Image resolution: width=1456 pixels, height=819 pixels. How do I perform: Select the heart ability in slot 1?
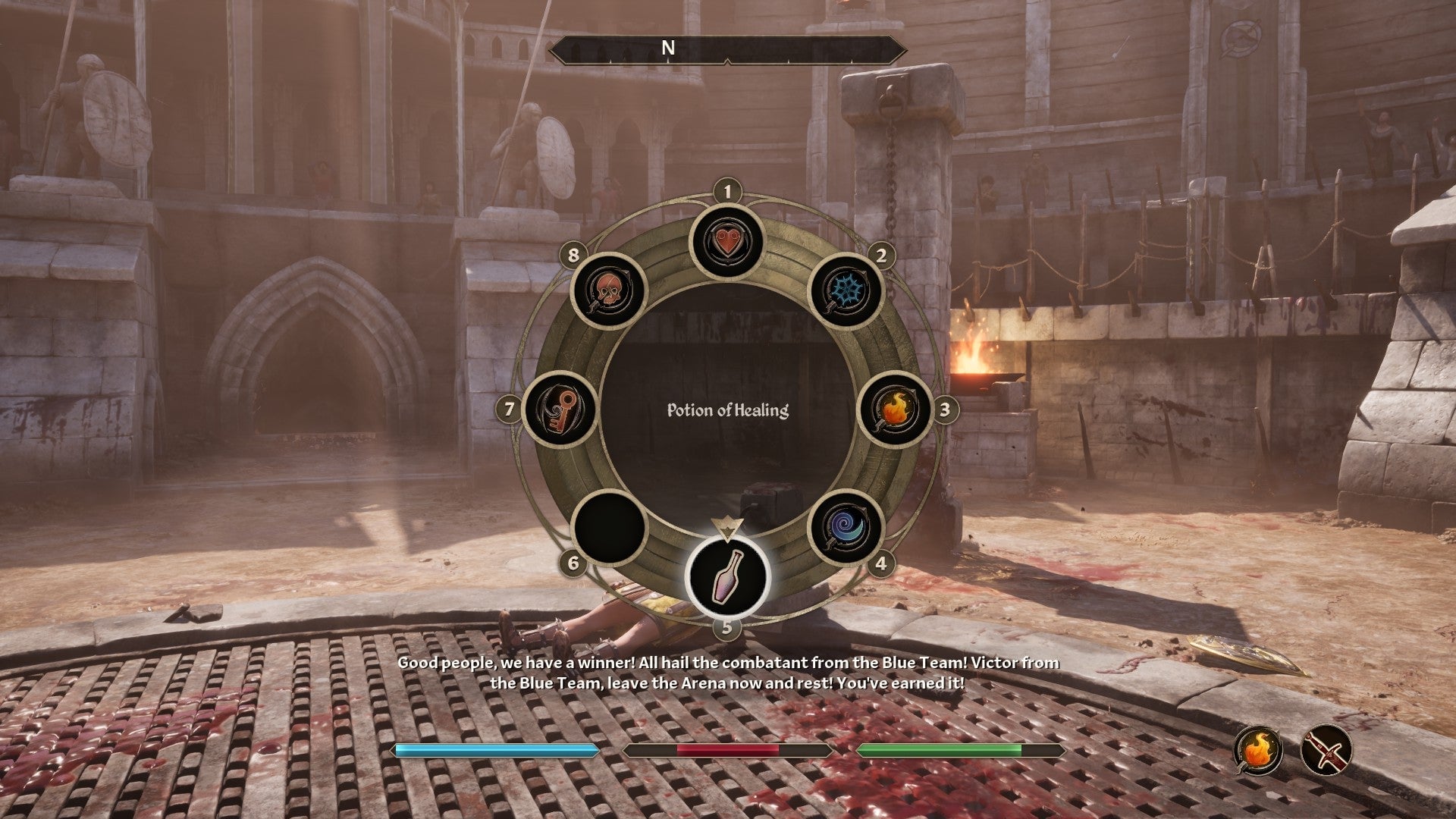tap(726, 243)
